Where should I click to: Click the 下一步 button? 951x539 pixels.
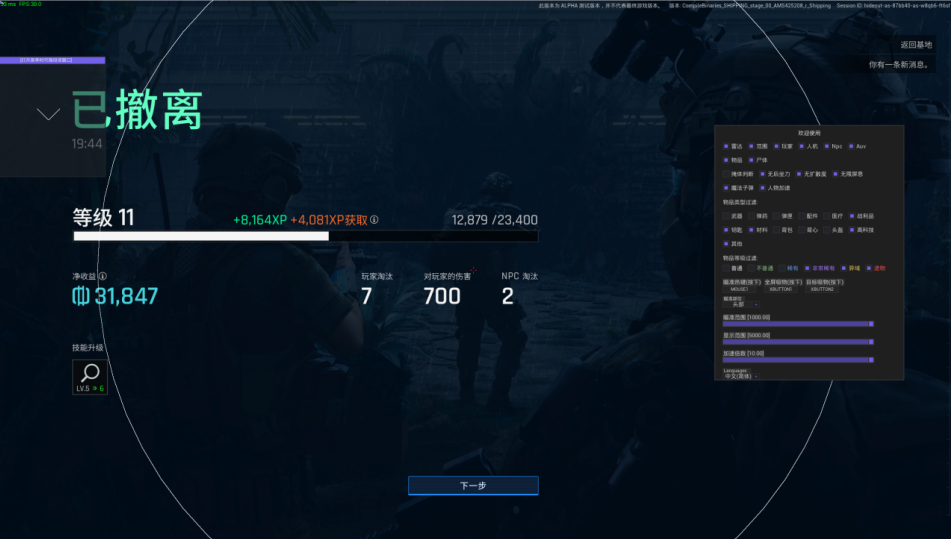point(473,485)
